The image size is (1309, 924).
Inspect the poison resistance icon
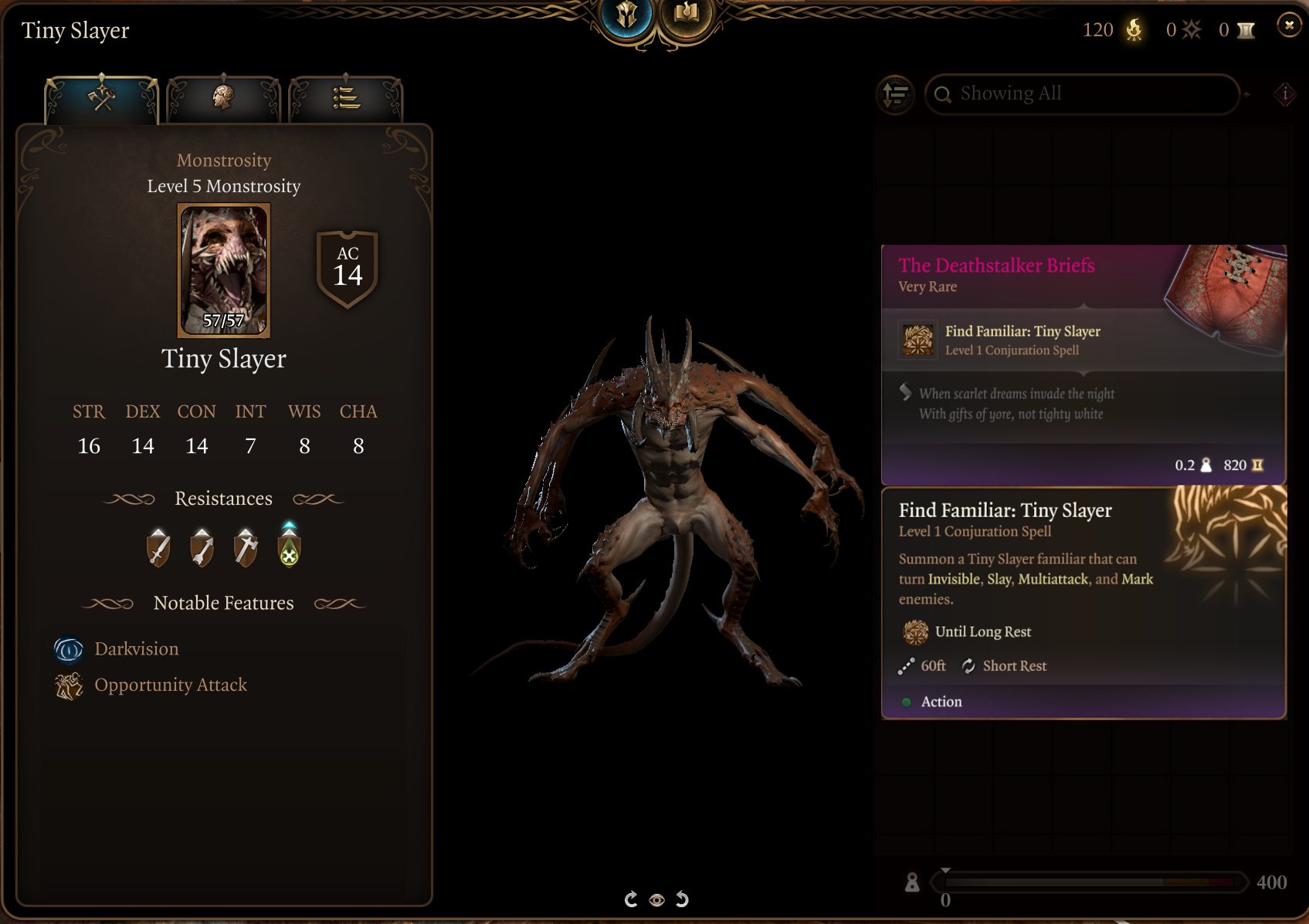pyautogui.click(x=289, y=547)
